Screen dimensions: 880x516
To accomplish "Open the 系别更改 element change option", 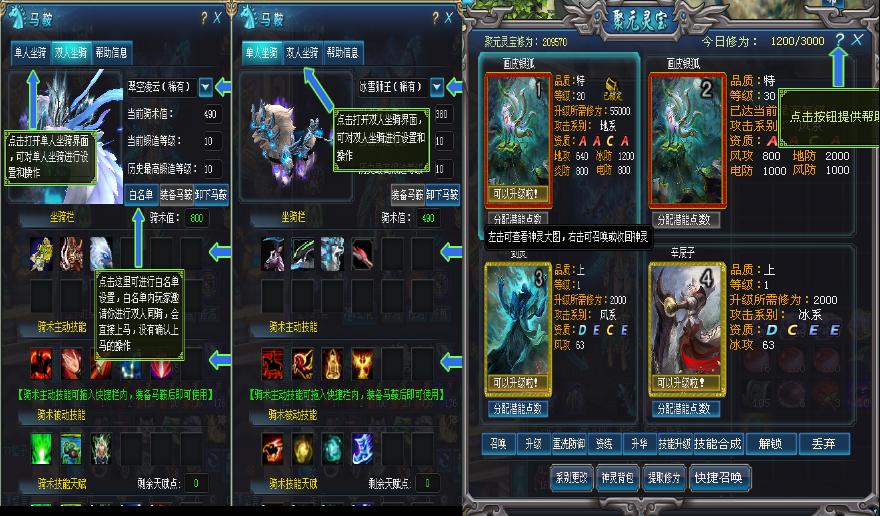I will point(571,476).
